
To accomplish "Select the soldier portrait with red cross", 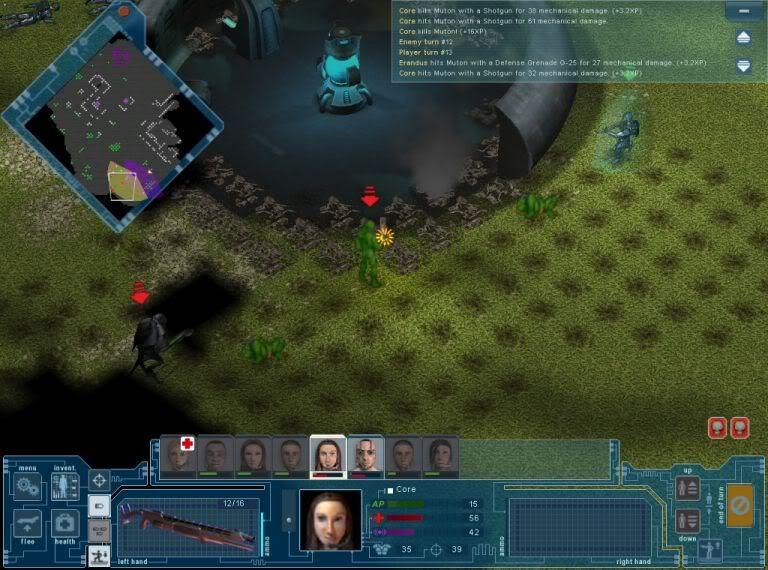I will 180,454.
